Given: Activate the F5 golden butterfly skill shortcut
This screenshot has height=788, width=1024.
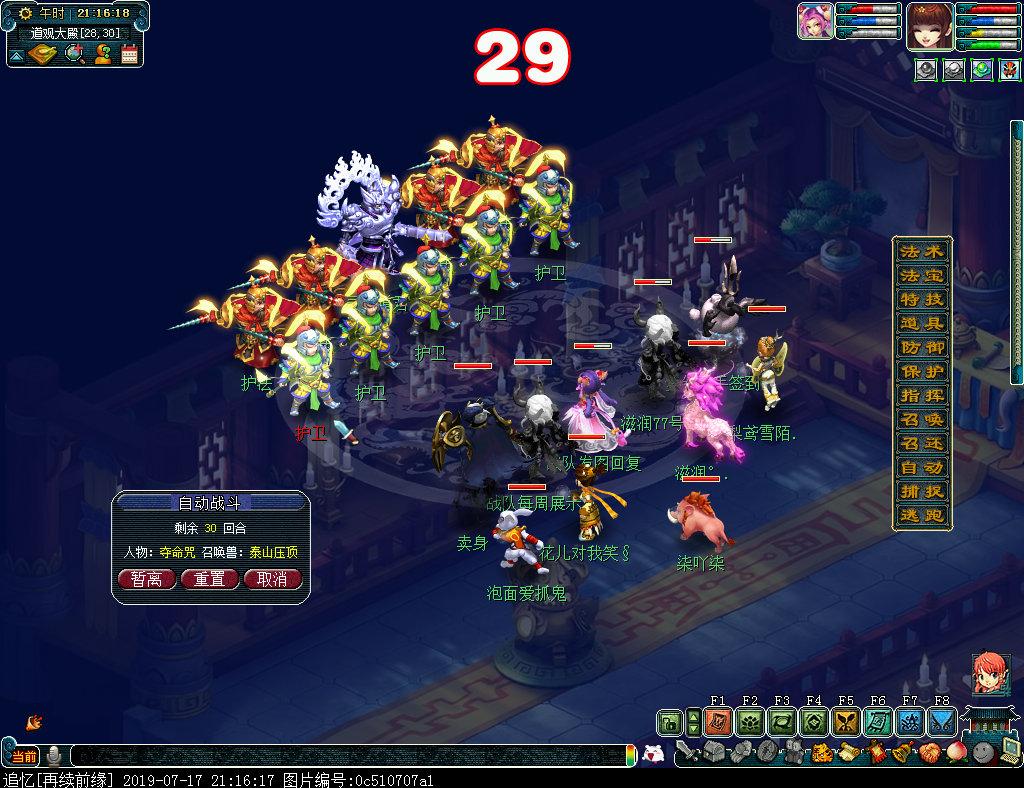Looking at the screenshot, I should pyautogui.click(x=846, y=722).
